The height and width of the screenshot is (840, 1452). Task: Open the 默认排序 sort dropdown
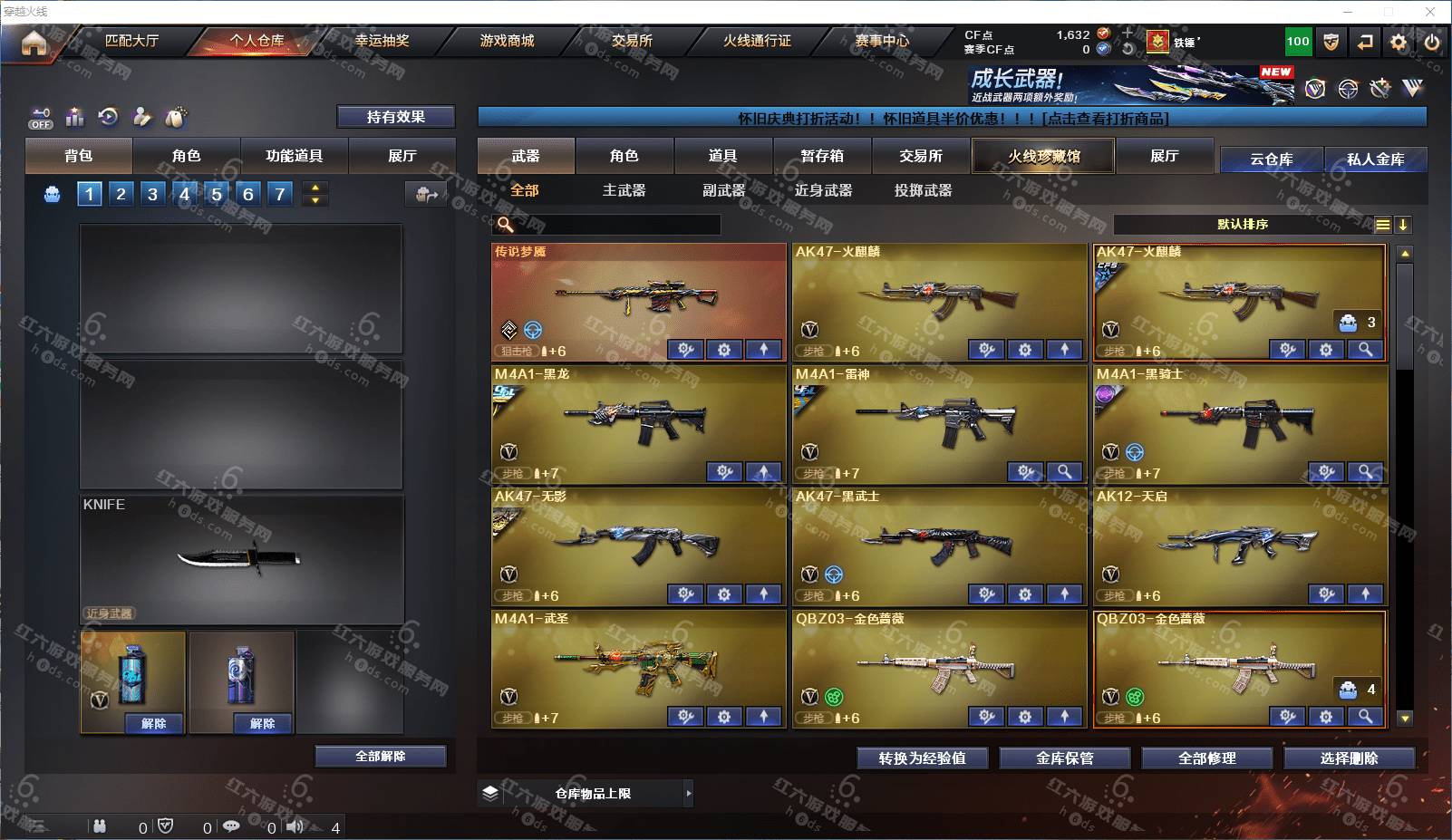pyautogui.click(x=1243, y=225)
